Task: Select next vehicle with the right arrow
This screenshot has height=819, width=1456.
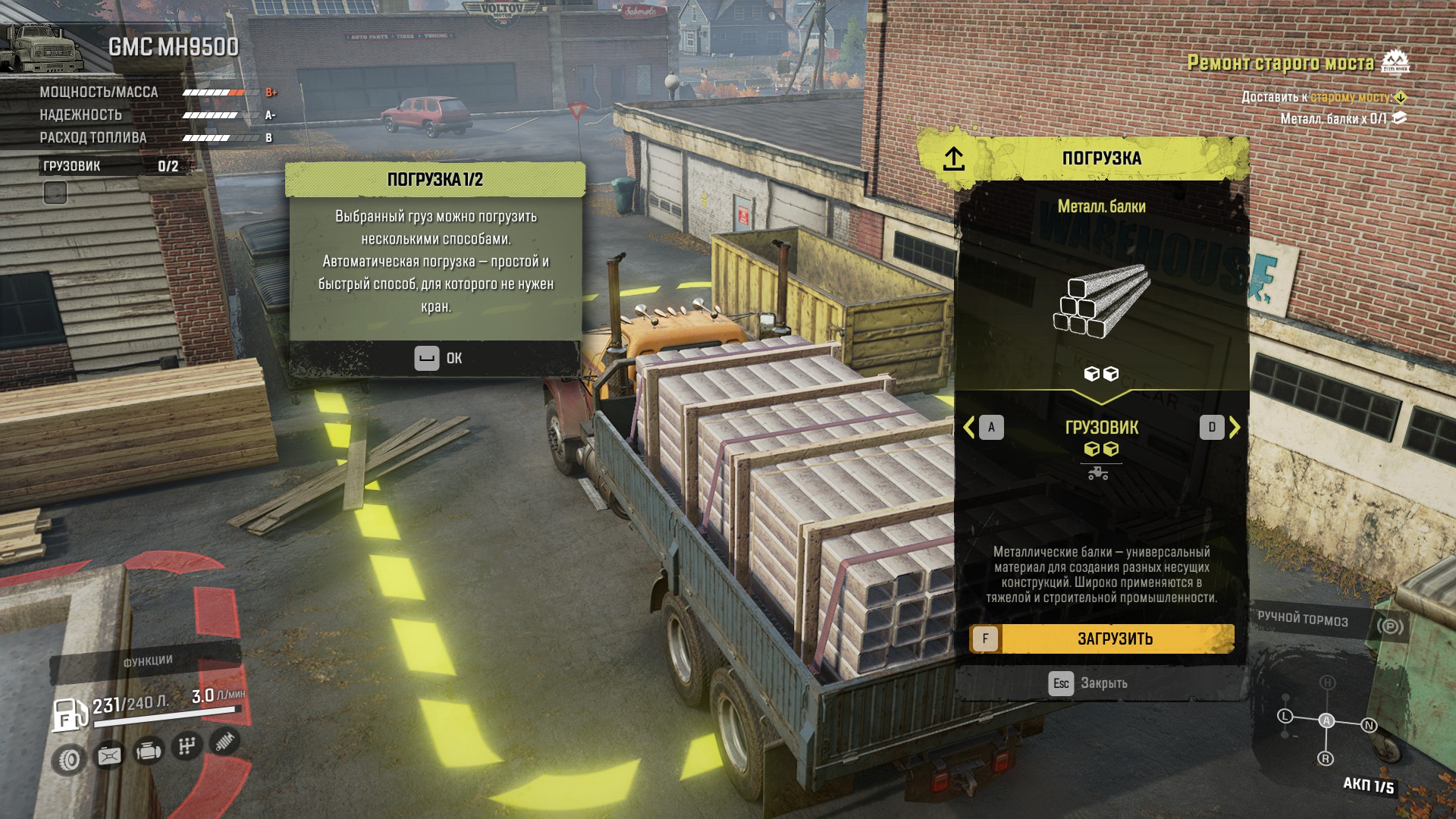Action: point(1234,428)
